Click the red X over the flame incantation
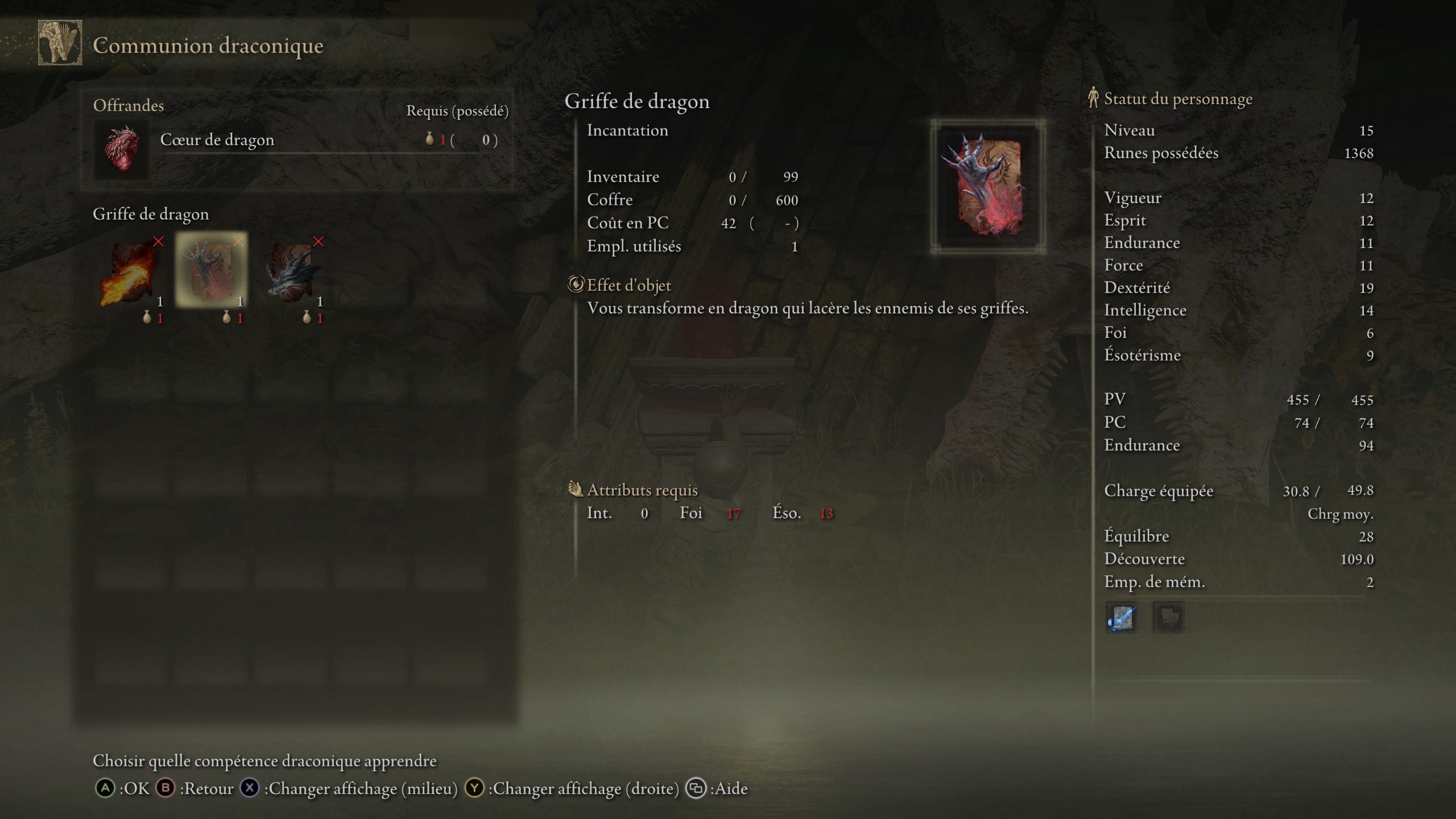Screen dimensions: 1456x819 (x=160, y=241)
